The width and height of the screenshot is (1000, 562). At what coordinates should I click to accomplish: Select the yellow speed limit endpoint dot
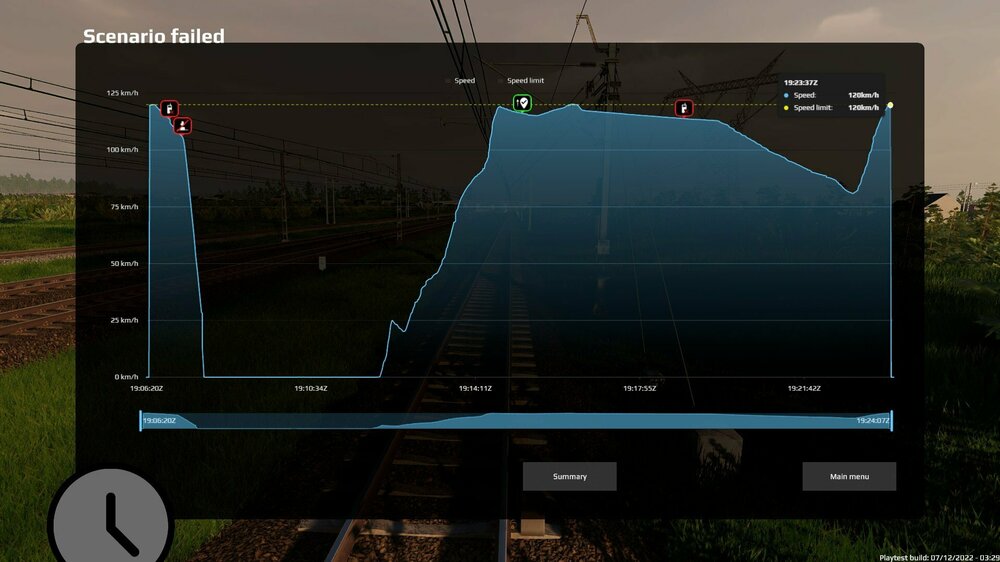point(890,105)
